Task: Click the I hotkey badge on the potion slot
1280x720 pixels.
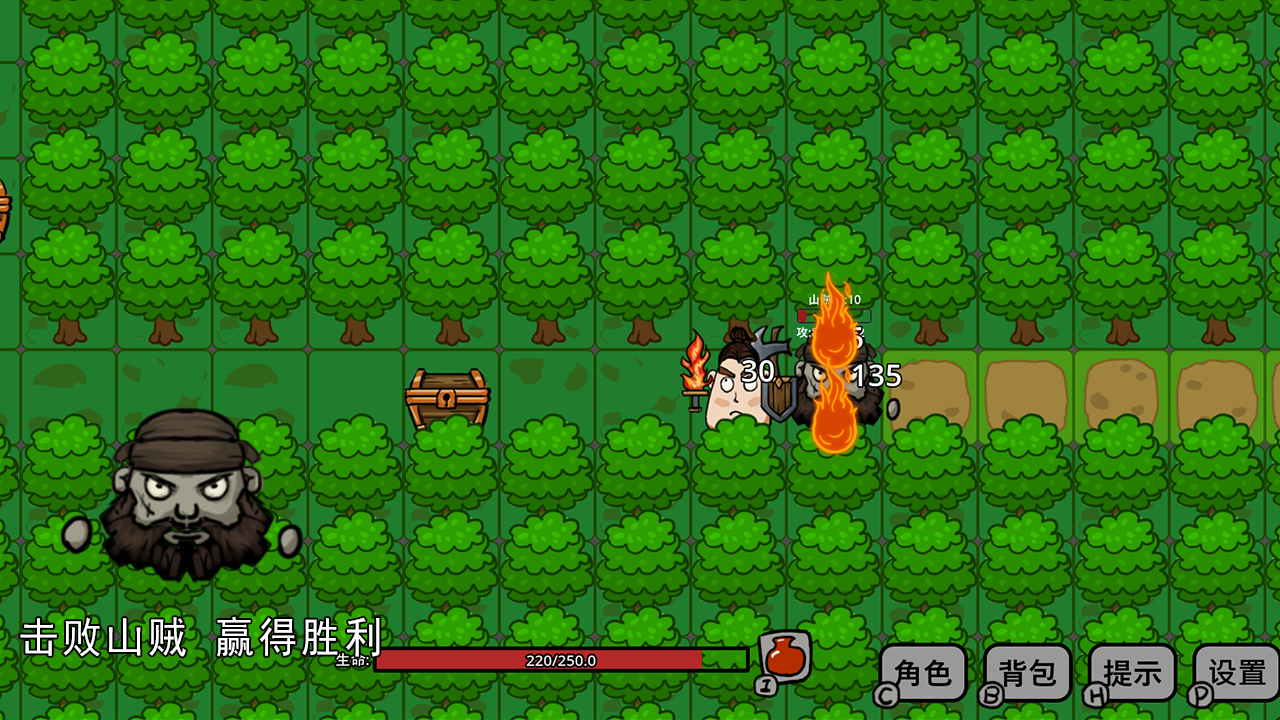Action: (764, 685)
